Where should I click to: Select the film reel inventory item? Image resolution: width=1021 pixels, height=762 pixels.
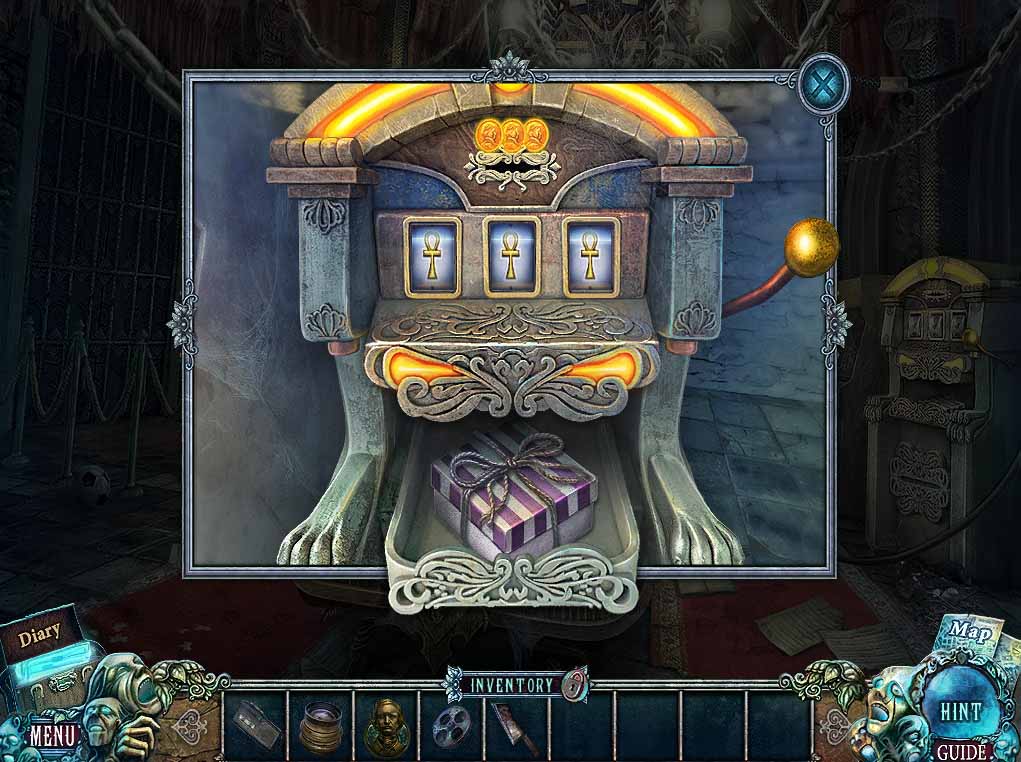tap(451, 724)
